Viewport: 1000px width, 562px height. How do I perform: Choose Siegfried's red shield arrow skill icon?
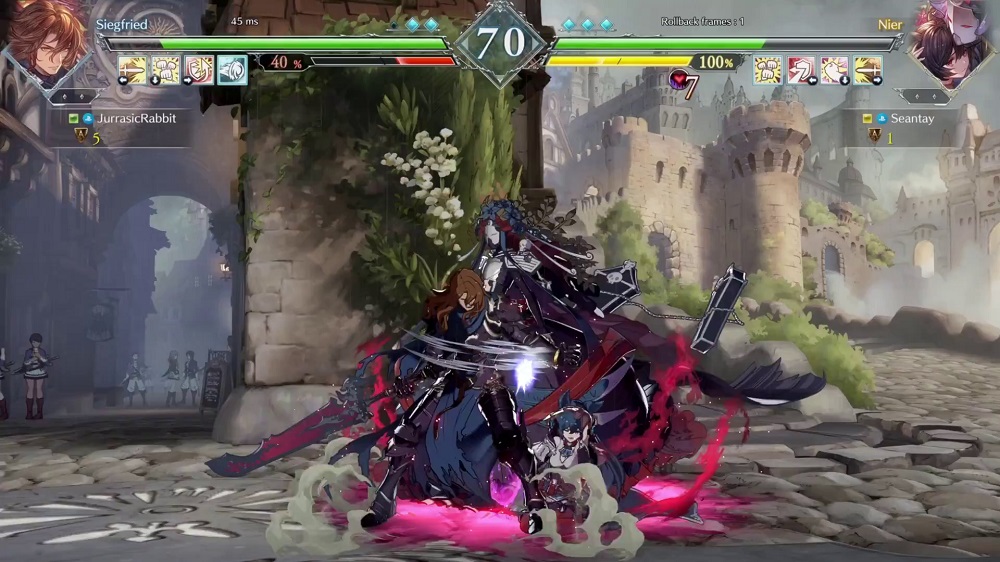tap(199, 69)
